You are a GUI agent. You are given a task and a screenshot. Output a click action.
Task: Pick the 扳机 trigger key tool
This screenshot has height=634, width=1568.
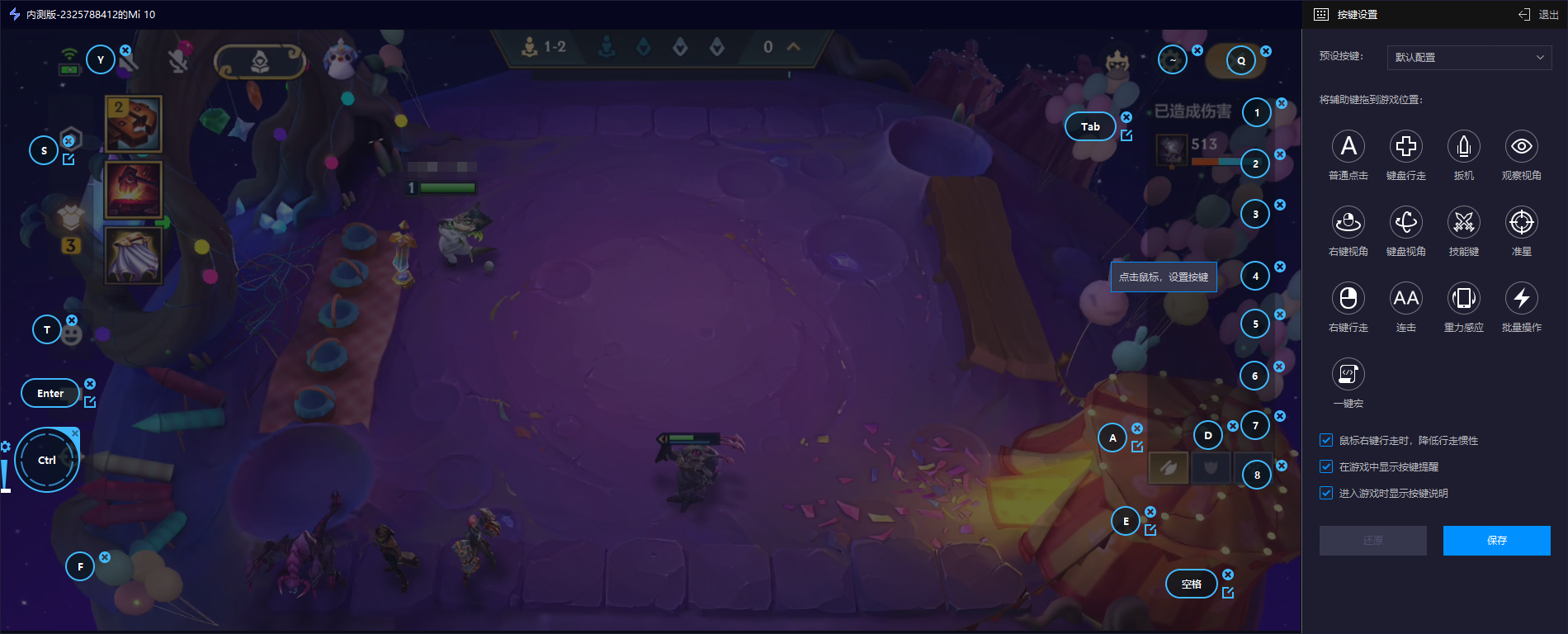pyautogui.click(x=1464, y=147)
